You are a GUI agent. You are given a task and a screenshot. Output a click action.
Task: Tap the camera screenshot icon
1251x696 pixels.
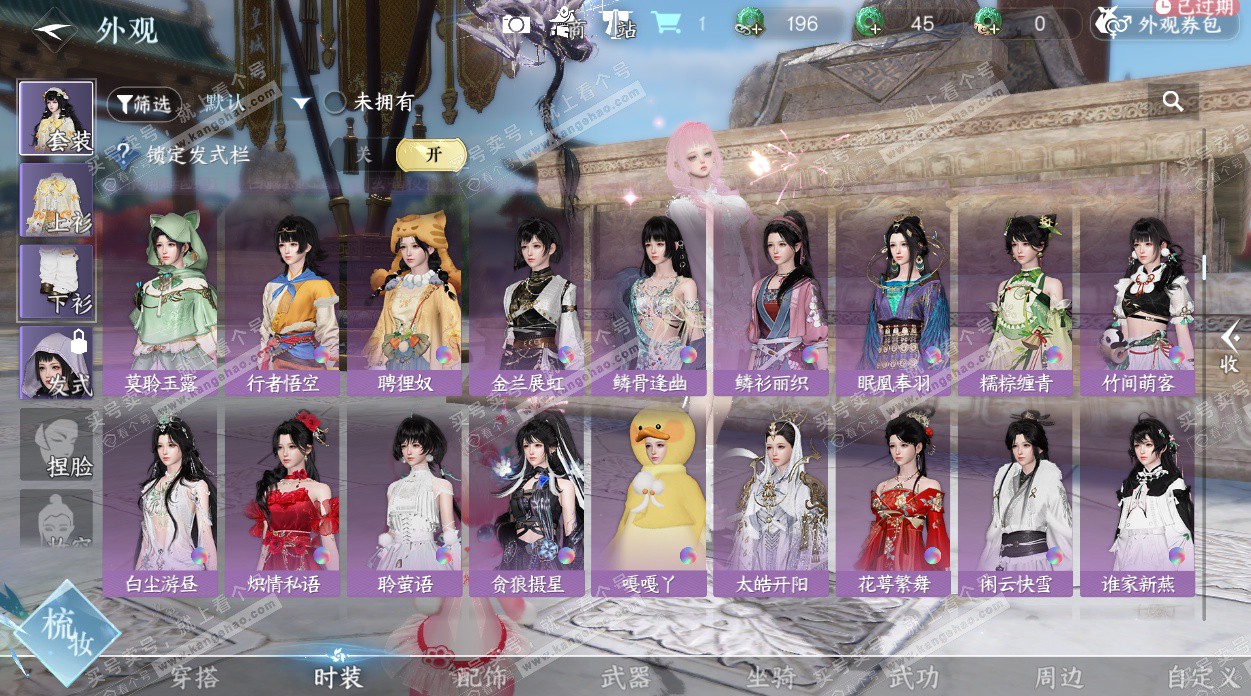coord(516,24)
